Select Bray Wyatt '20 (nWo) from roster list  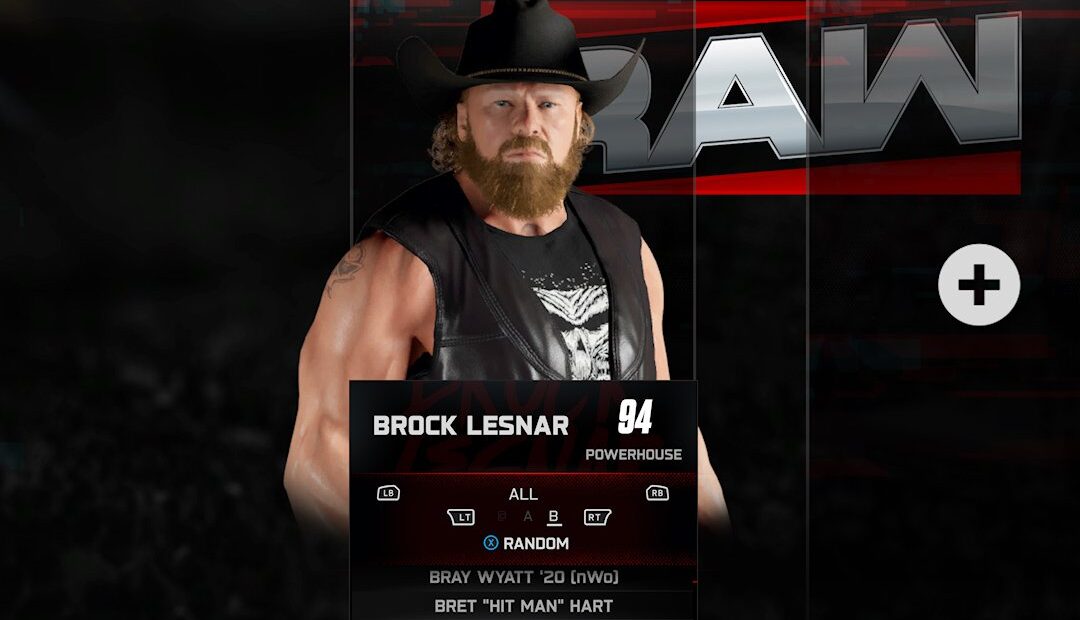coord(523,577)
